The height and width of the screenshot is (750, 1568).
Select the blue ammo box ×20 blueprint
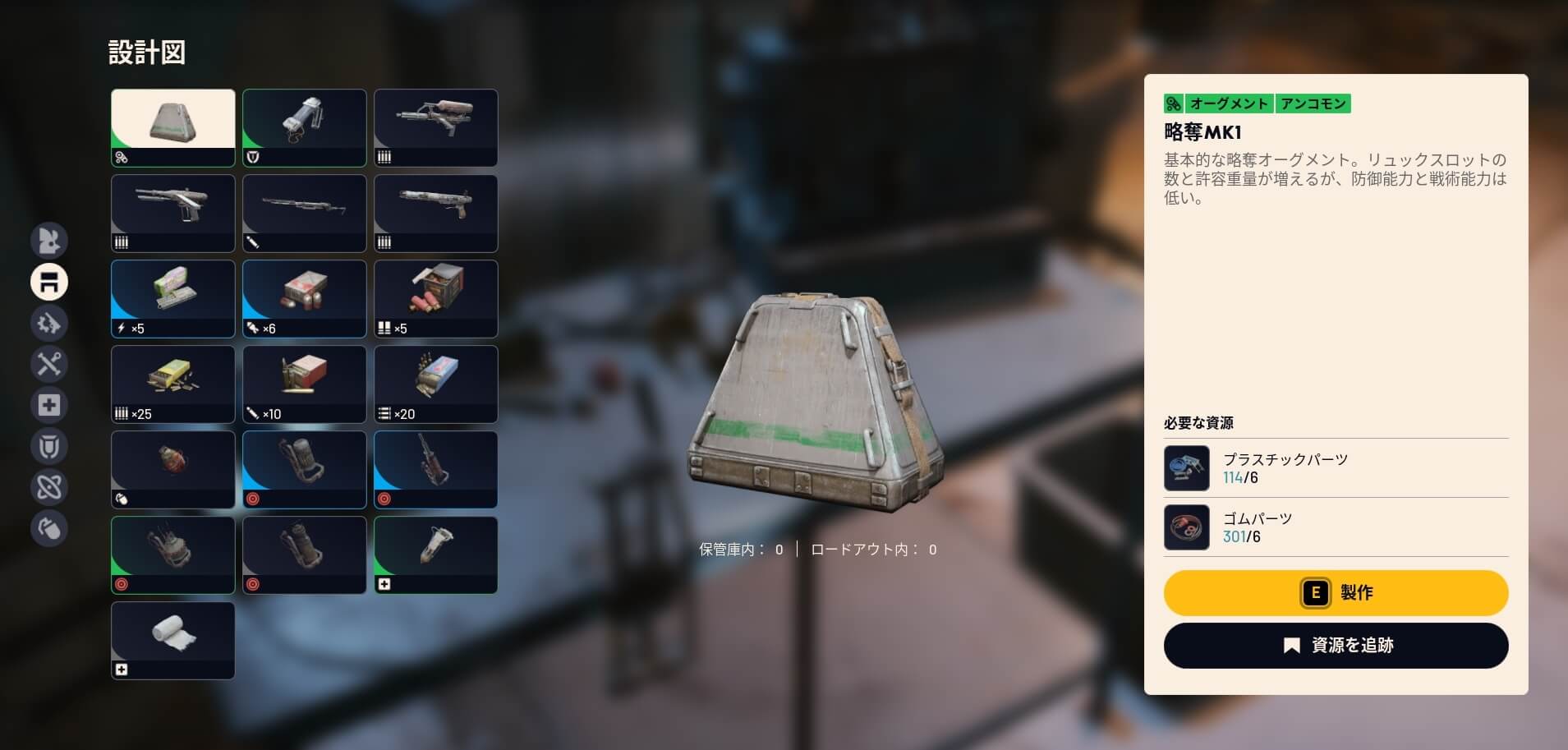tap(435, 384)
